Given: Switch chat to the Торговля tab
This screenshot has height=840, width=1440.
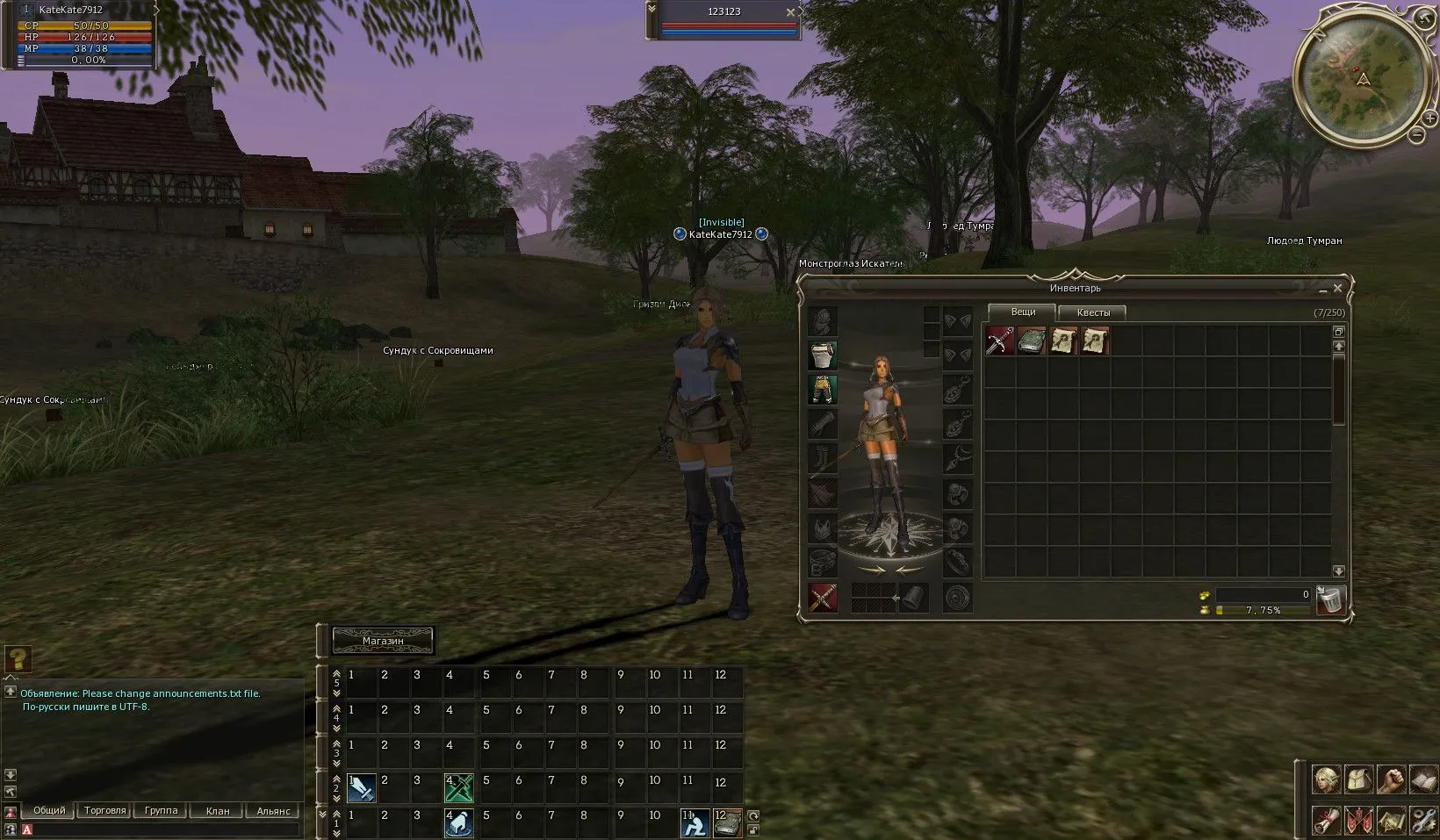Looking at the screenshot, I should (x=105, y=811).
